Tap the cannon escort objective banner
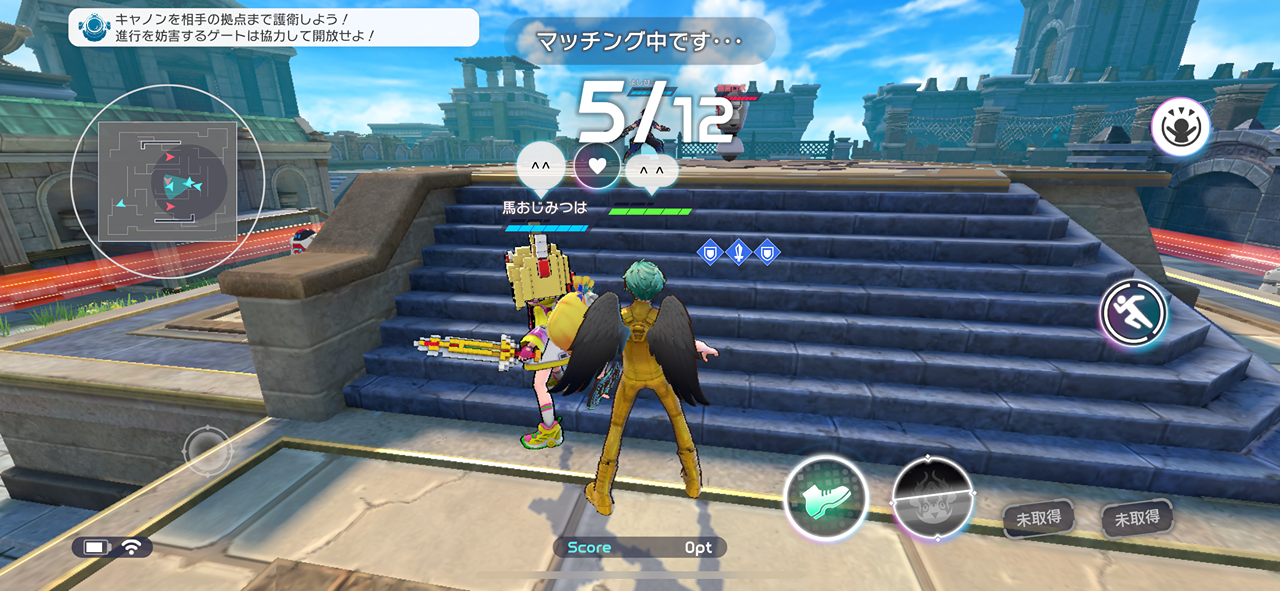 tap(273, 27)
